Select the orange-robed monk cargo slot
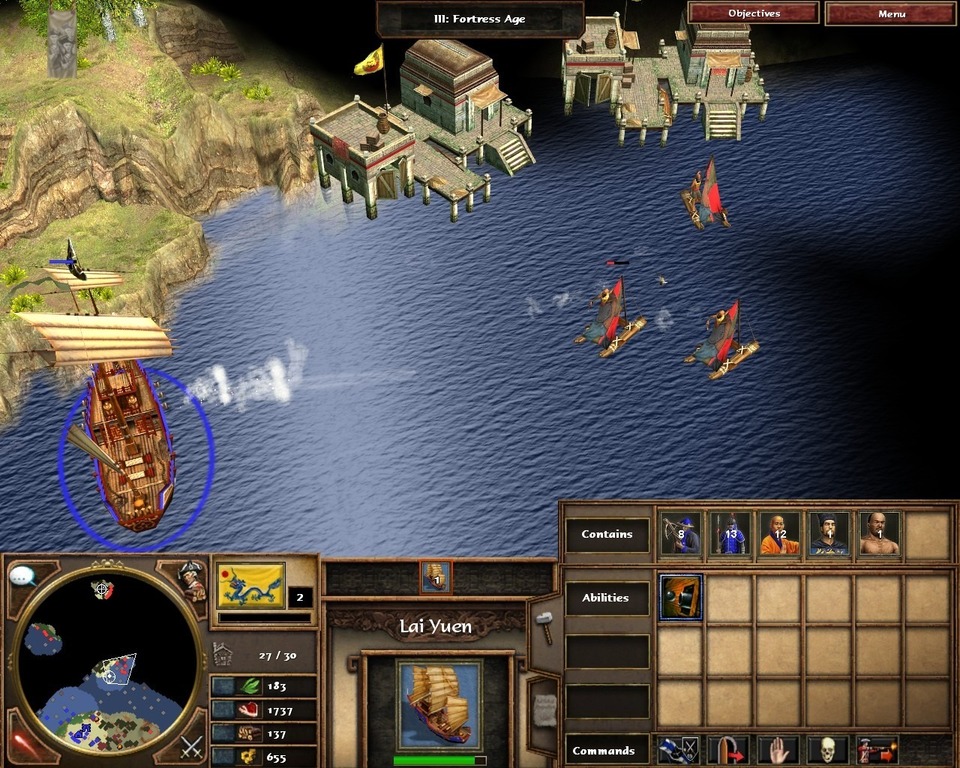Image resolution: width=960 pixels, height=768 pixels. [x=779, y=534]
